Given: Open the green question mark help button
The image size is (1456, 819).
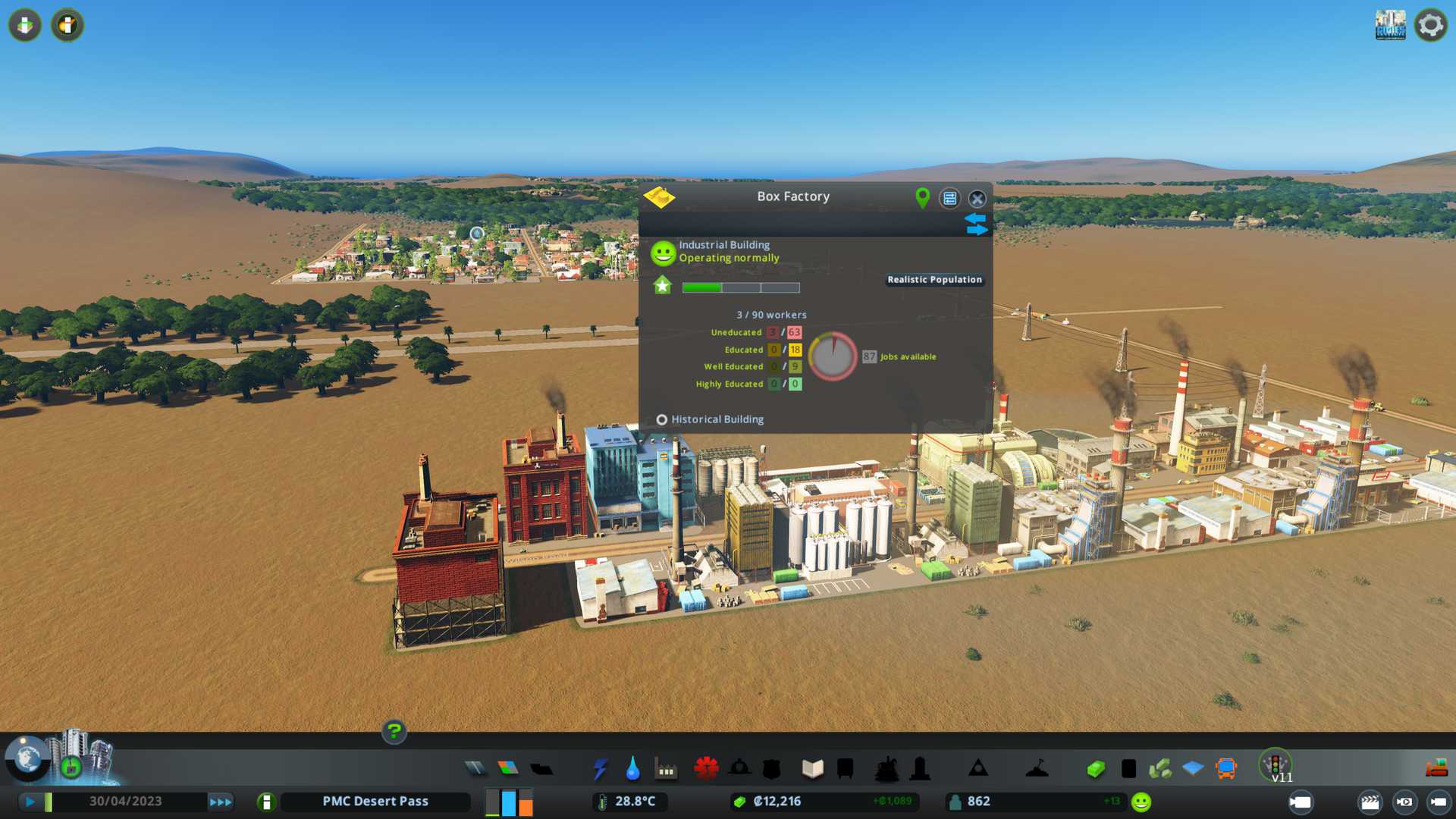Looking at the screenshot, I should tap(394, 732).
